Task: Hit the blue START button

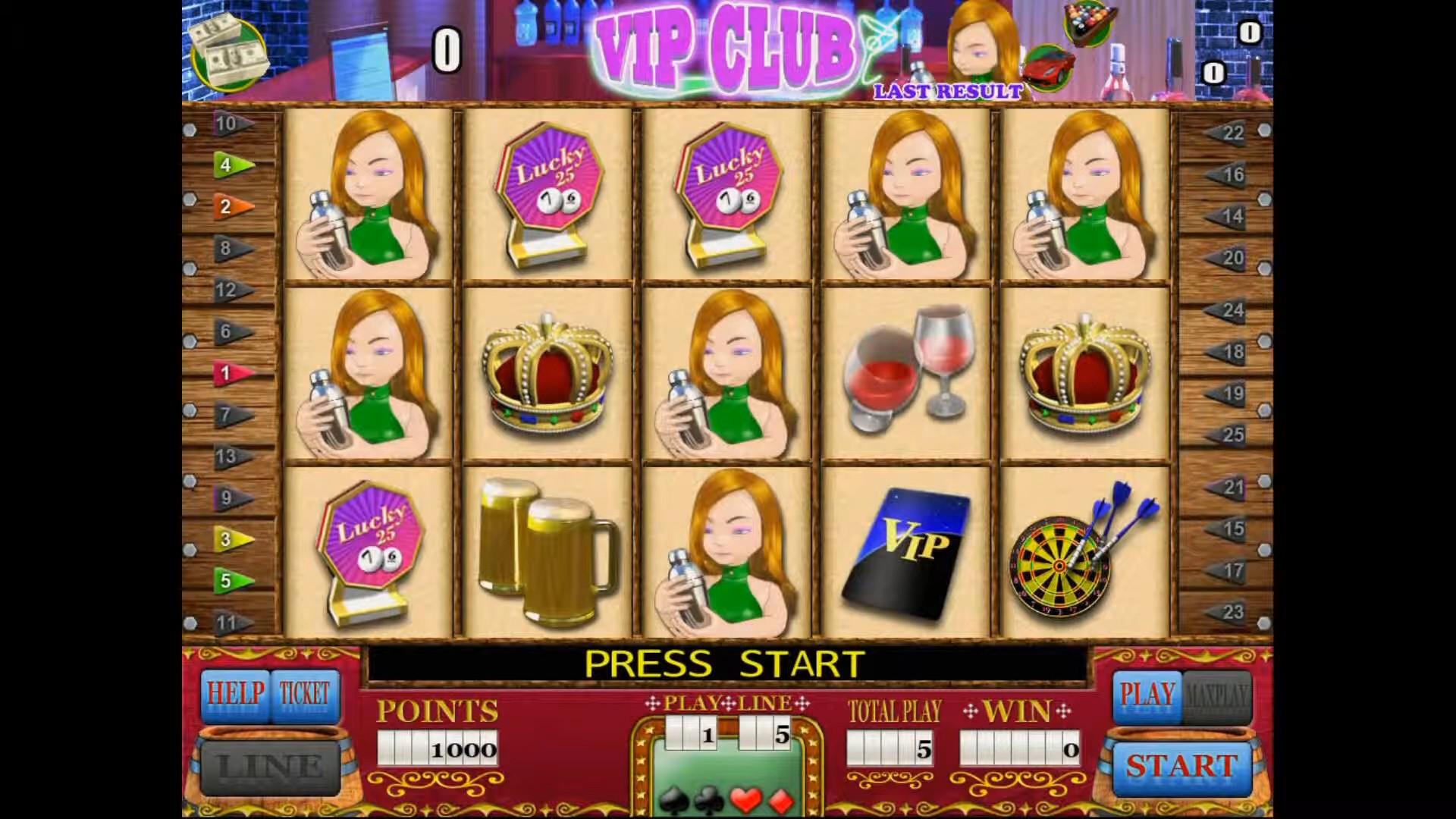Action: click(1181, 767)
